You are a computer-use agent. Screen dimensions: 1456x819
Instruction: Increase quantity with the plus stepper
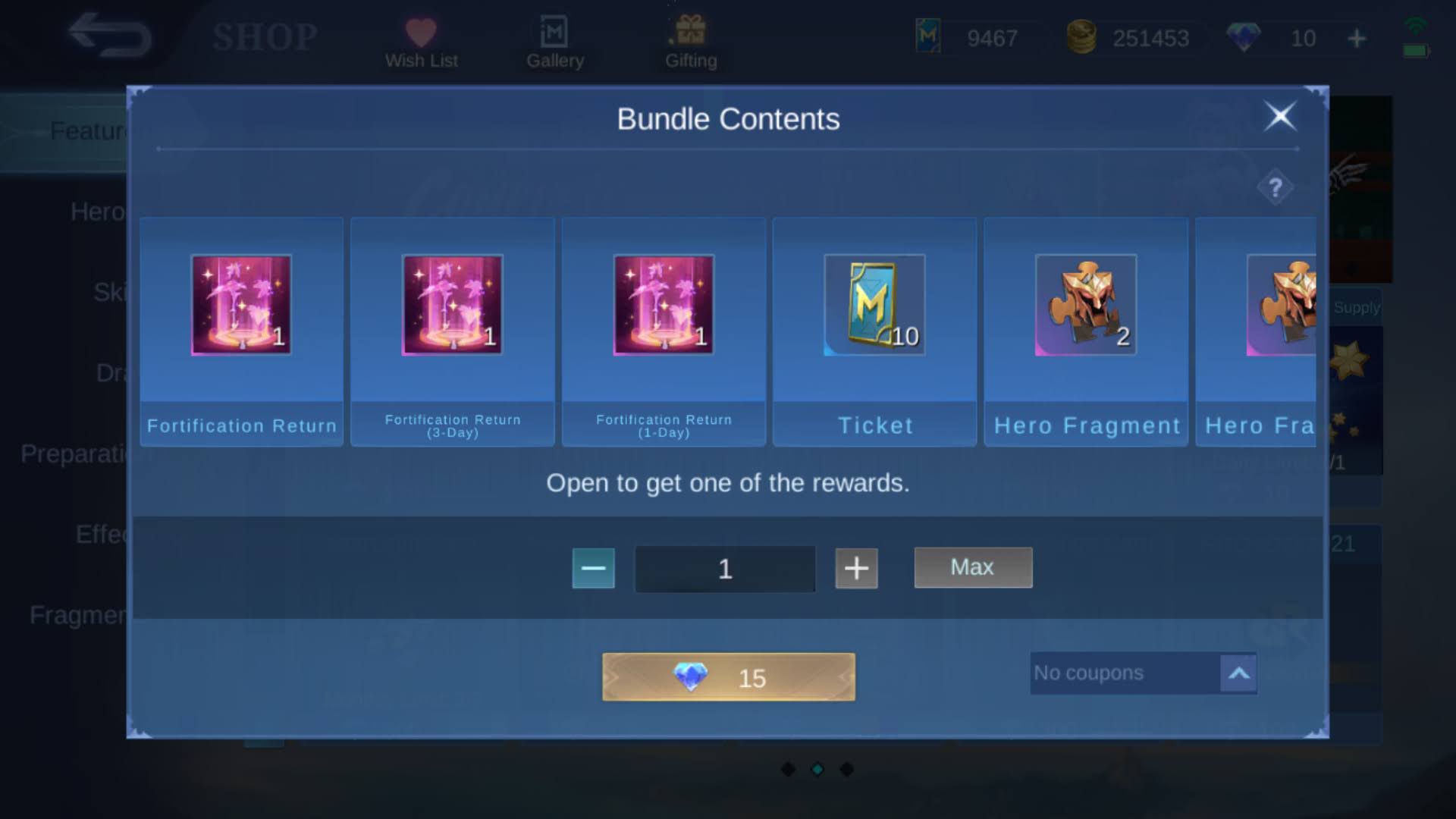click(x=856, y=569)
